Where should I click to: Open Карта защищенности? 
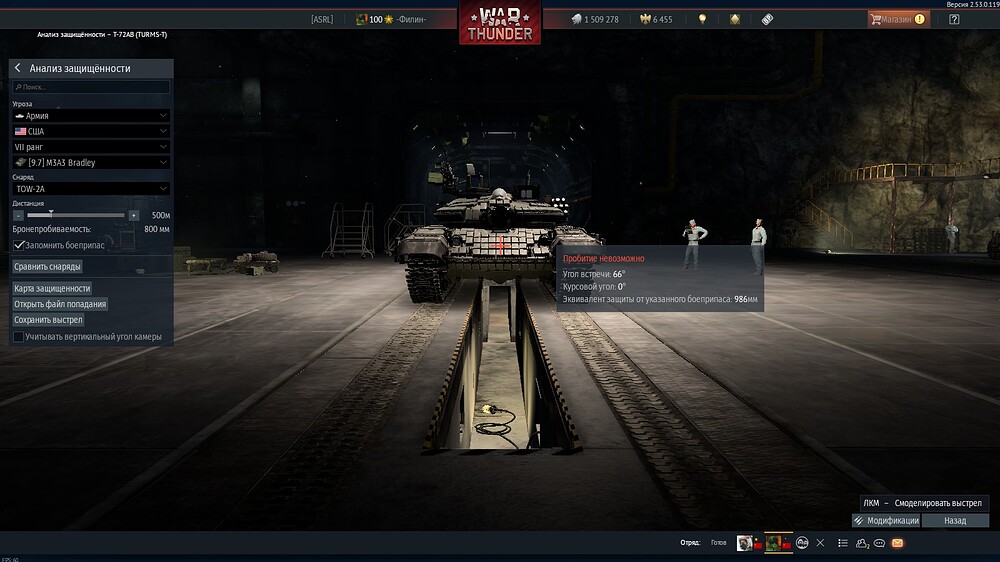coord(52,288)
